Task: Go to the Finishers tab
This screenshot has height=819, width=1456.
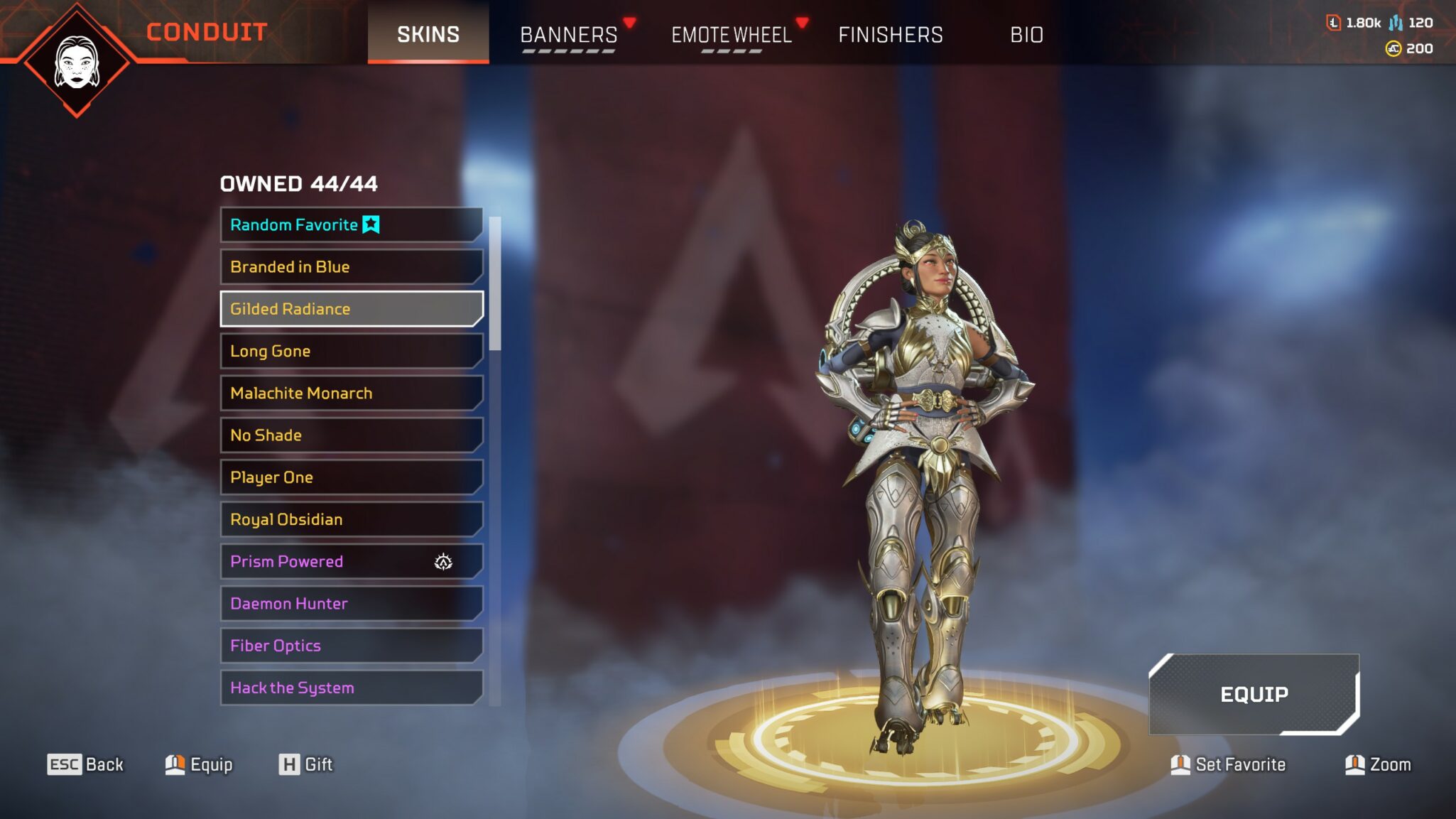Action: 891,34
